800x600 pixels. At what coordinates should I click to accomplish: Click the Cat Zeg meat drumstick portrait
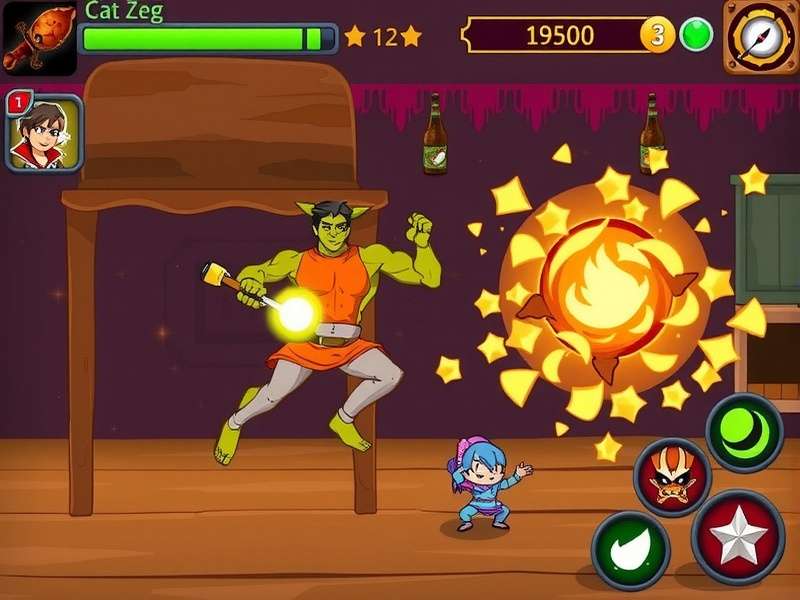pyautogui.click(x=38, y=38)
